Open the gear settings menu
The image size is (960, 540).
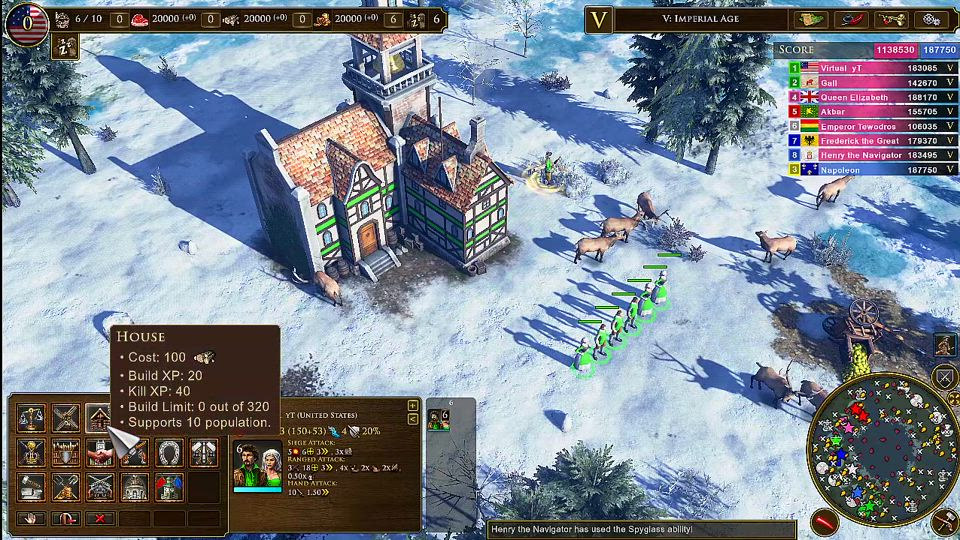(930, 19)
